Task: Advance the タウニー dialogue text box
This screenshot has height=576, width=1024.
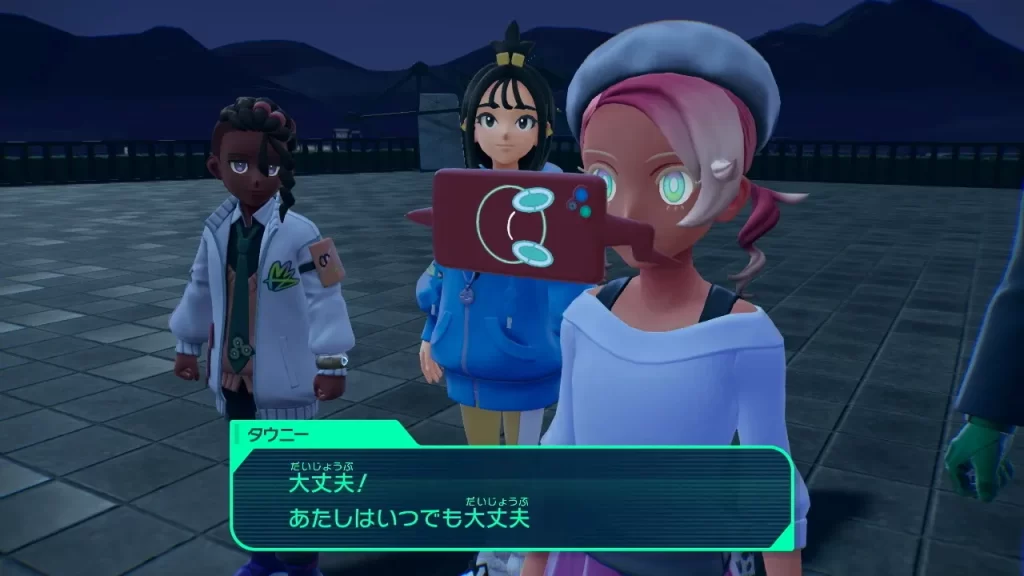Action: [512, 497]
